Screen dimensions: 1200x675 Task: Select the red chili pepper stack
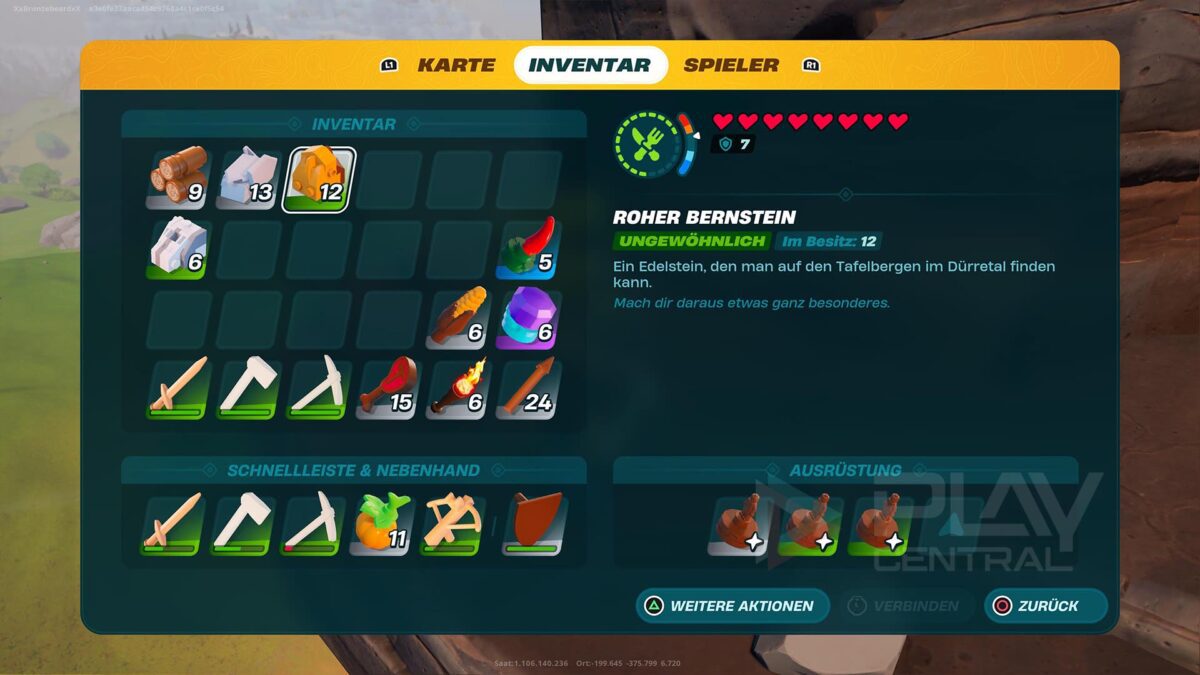click(529, 248)
